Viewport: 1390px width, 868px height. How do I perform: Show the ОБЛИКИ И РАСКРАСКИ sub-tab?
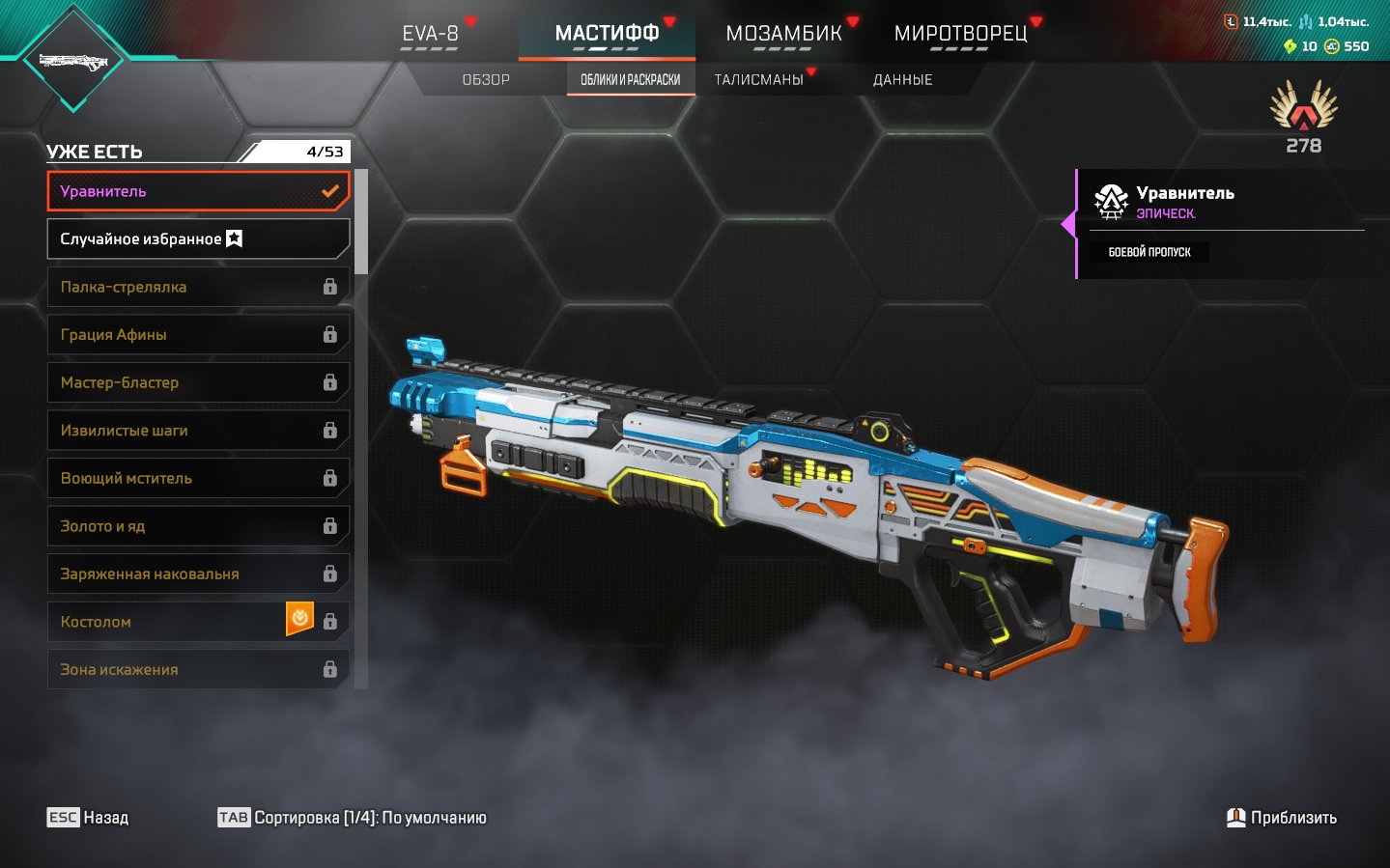[x=630, y=80]
